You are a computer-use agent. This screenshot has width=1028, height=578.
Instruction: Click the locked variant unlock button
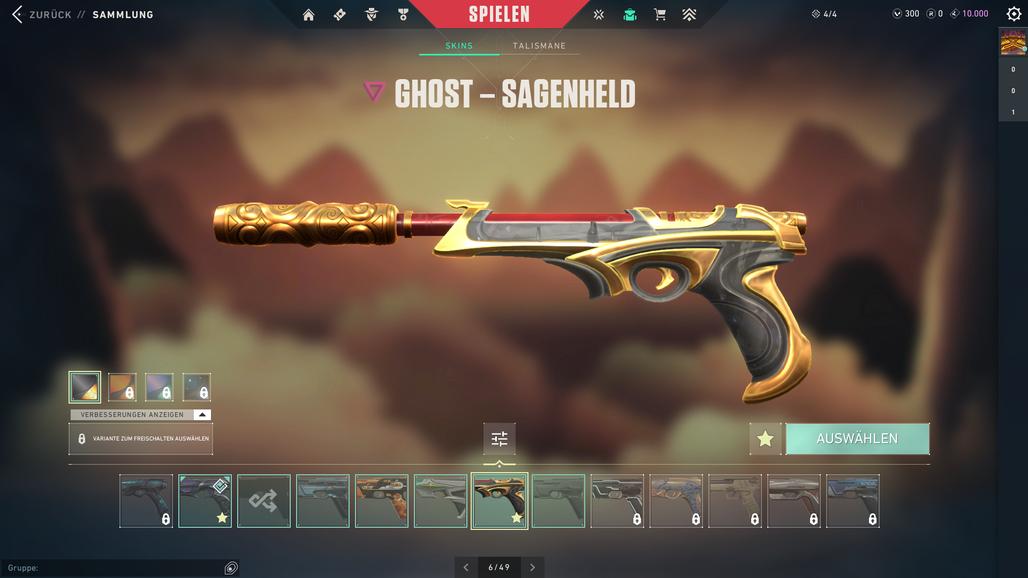tap(140, 439)
